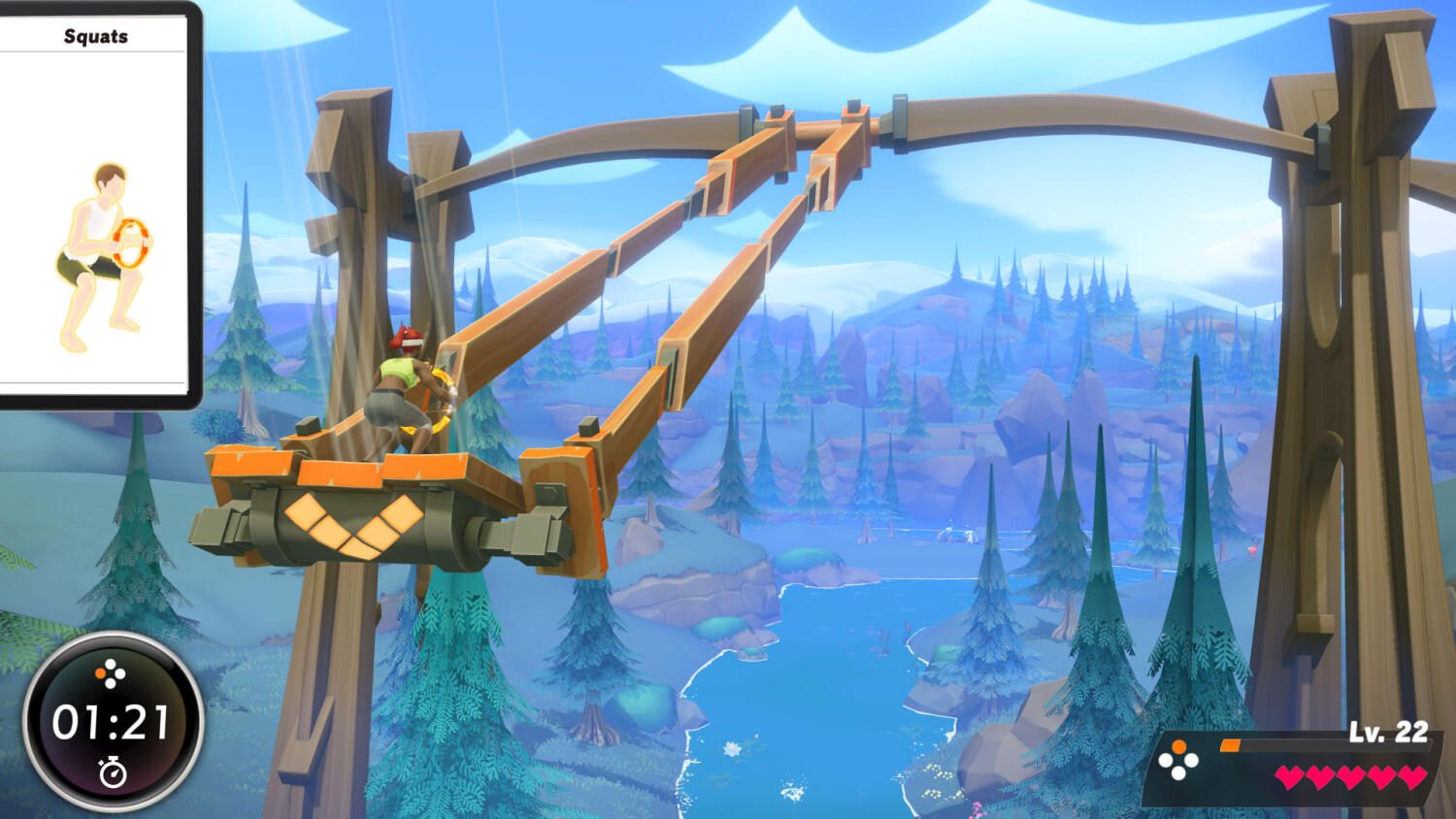Toggle the orange top button on the timer badge
This screenshot has width=1456, height=819.
click(x=100, y=673)
